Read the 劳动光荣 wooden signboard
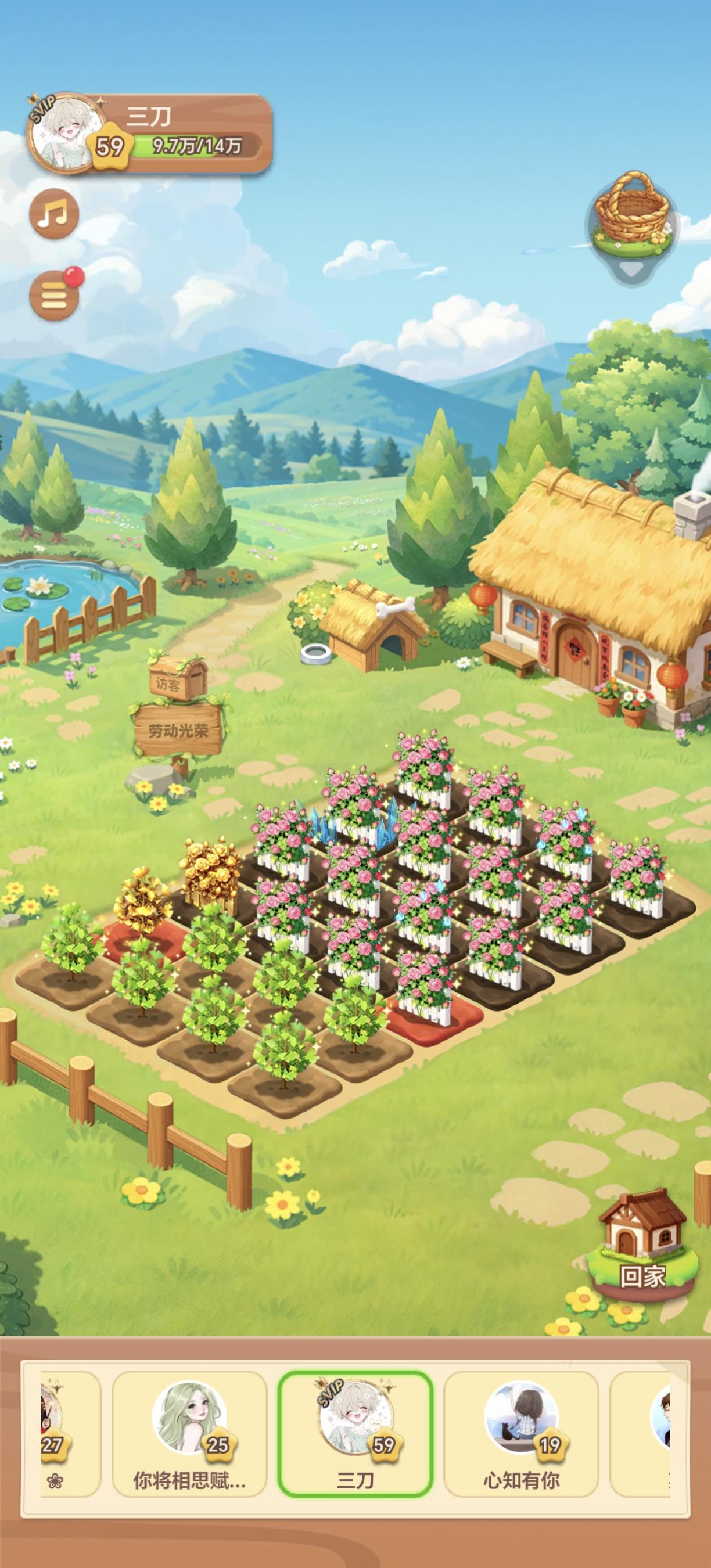 tap(178, 729)
